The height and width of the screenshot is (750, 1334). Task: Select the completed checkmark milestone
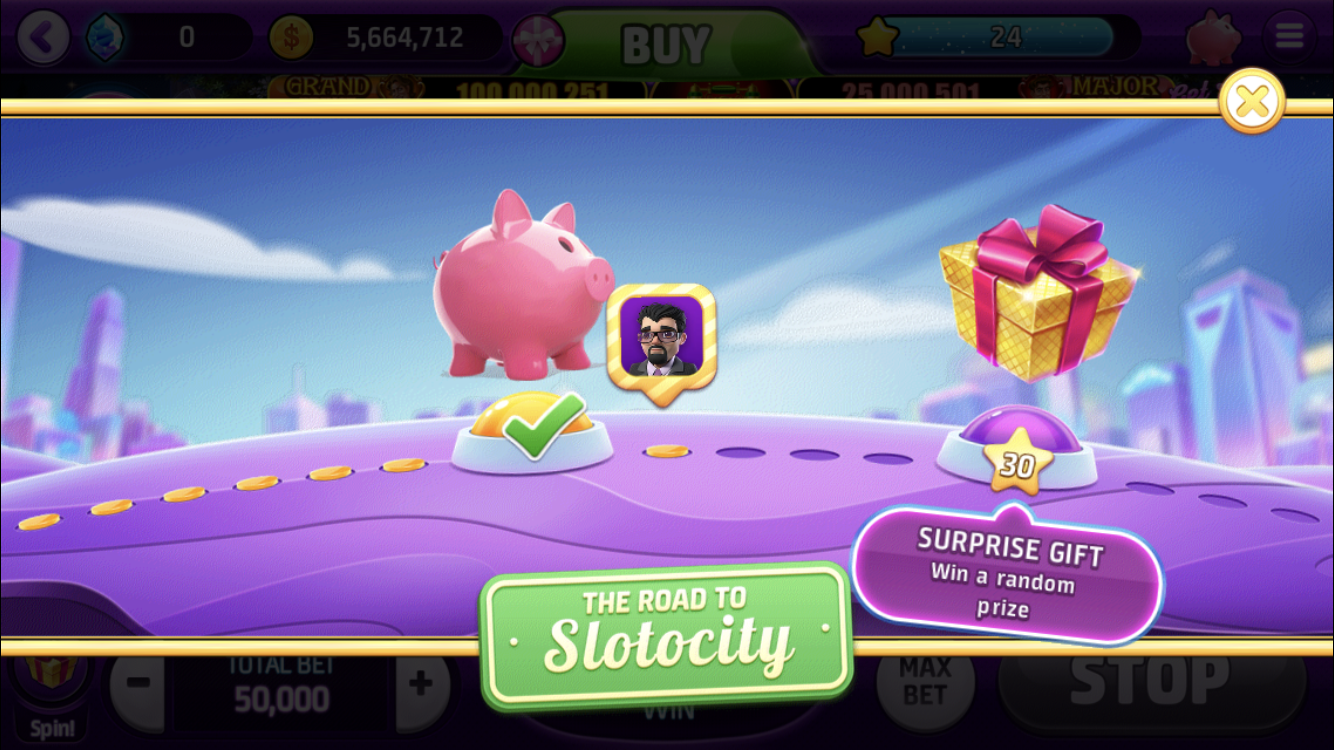tap(534, 430)
